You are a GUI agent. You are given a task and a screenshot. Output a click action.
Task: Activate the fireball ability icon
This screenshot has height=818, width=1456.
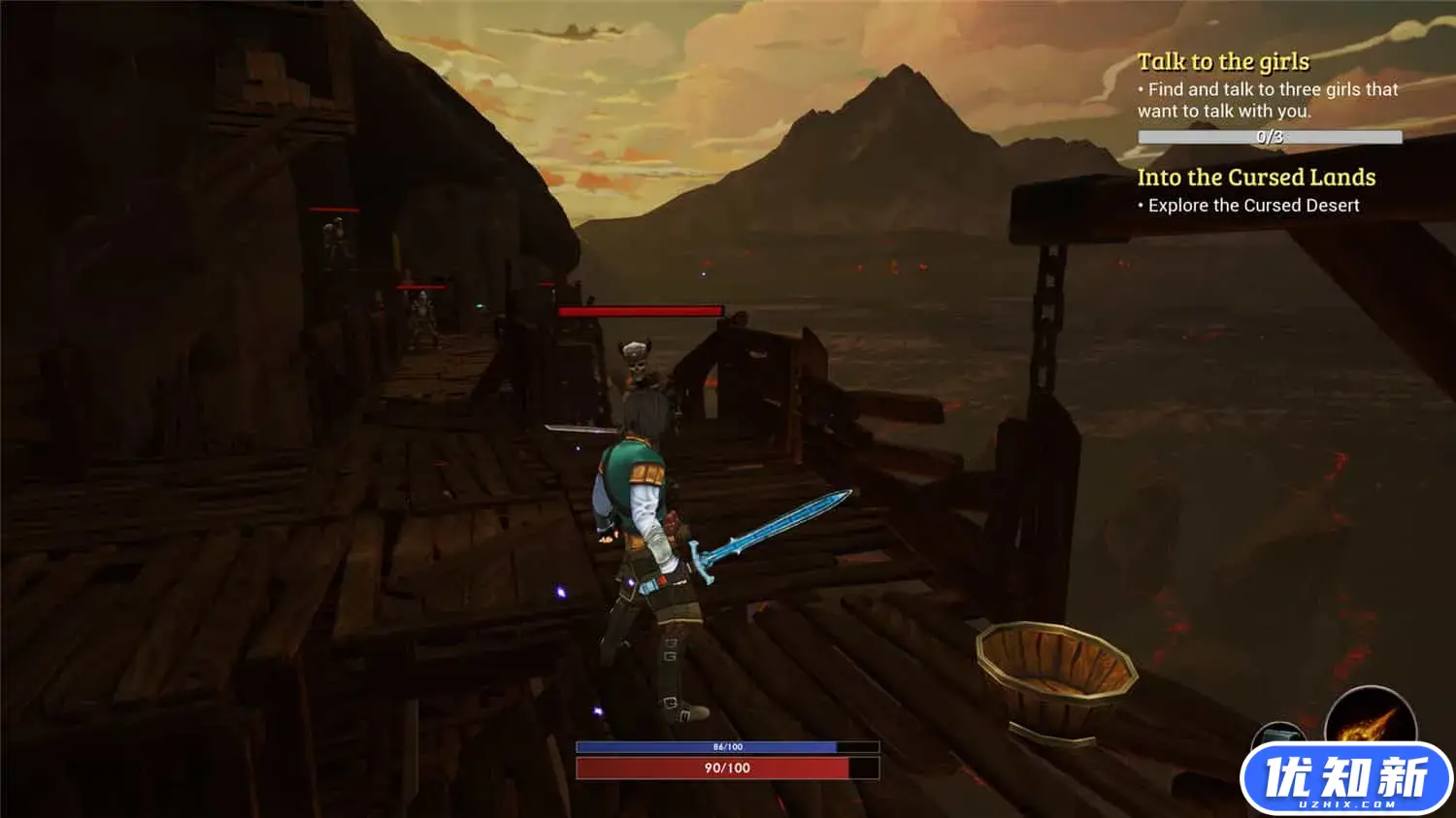coord(1371,718)
